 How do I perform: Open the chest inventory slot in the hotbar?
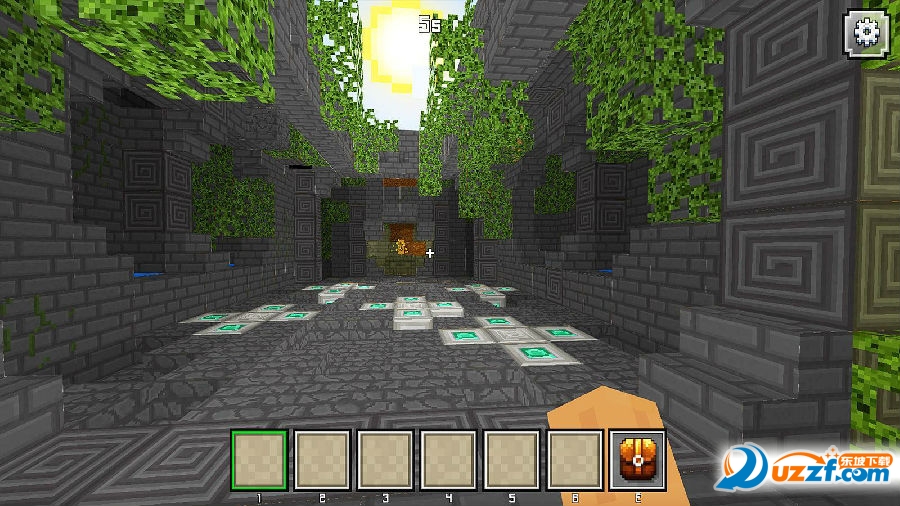coord(637,460)
